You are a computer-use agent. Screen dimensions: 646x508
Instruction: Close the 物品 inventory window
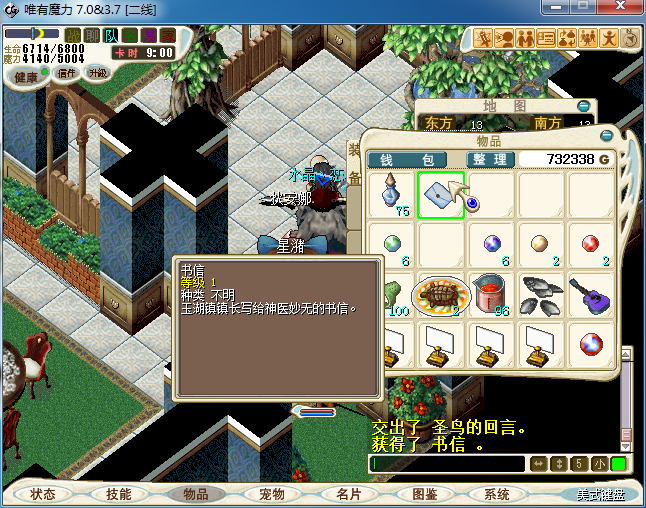[x=606, y=135]
